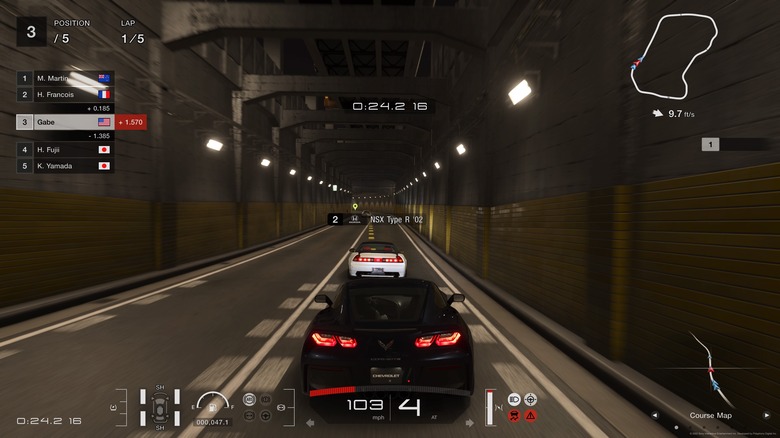Image resolution: width=780 pixels, height=438 pixels.
Task: Select H. Francois in the standings list
Action: coord(65,94)
